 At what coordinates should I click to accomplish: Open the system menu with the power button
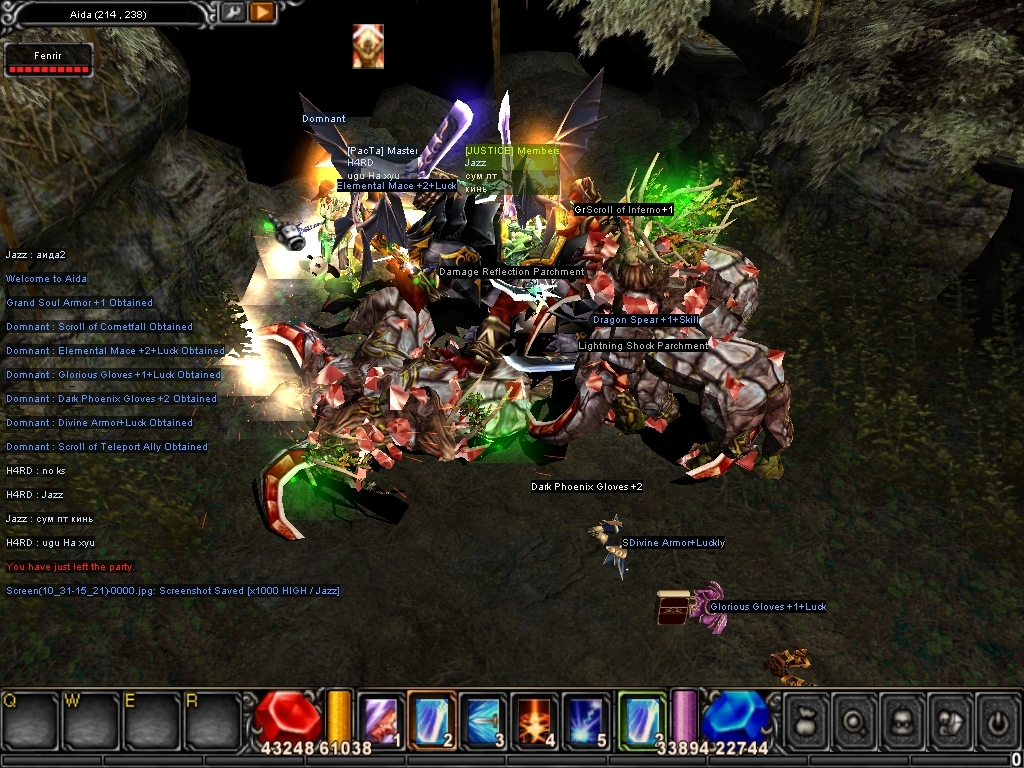tap(998, 720)
